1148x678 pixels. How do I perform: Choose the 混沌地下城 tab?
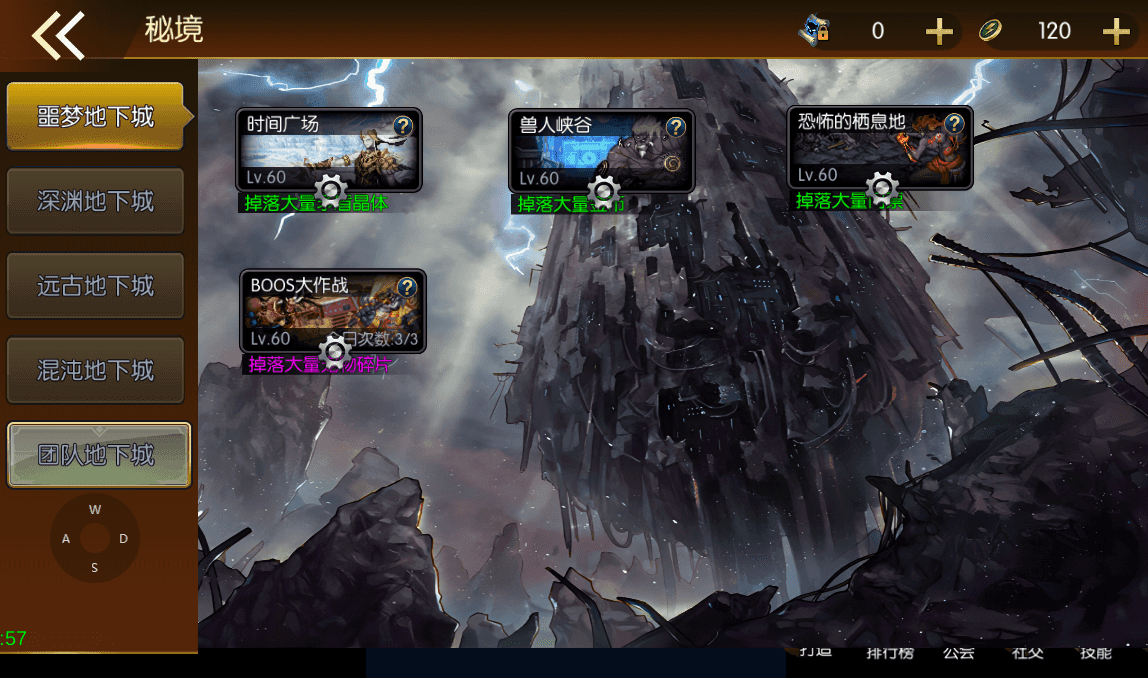[x=96, y=371]
